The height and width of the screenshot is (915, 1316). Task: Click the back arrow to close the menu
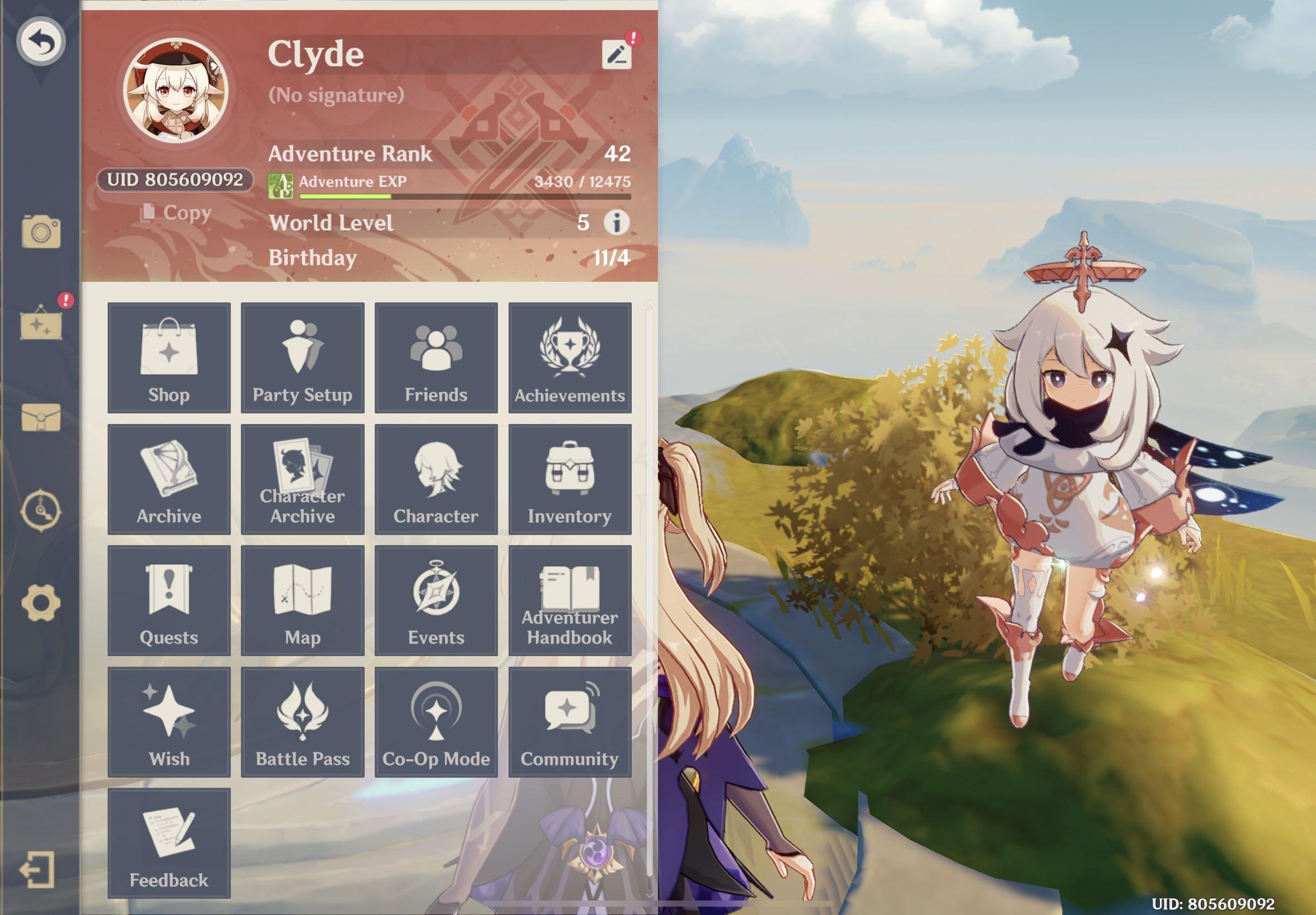click(41, 41)
